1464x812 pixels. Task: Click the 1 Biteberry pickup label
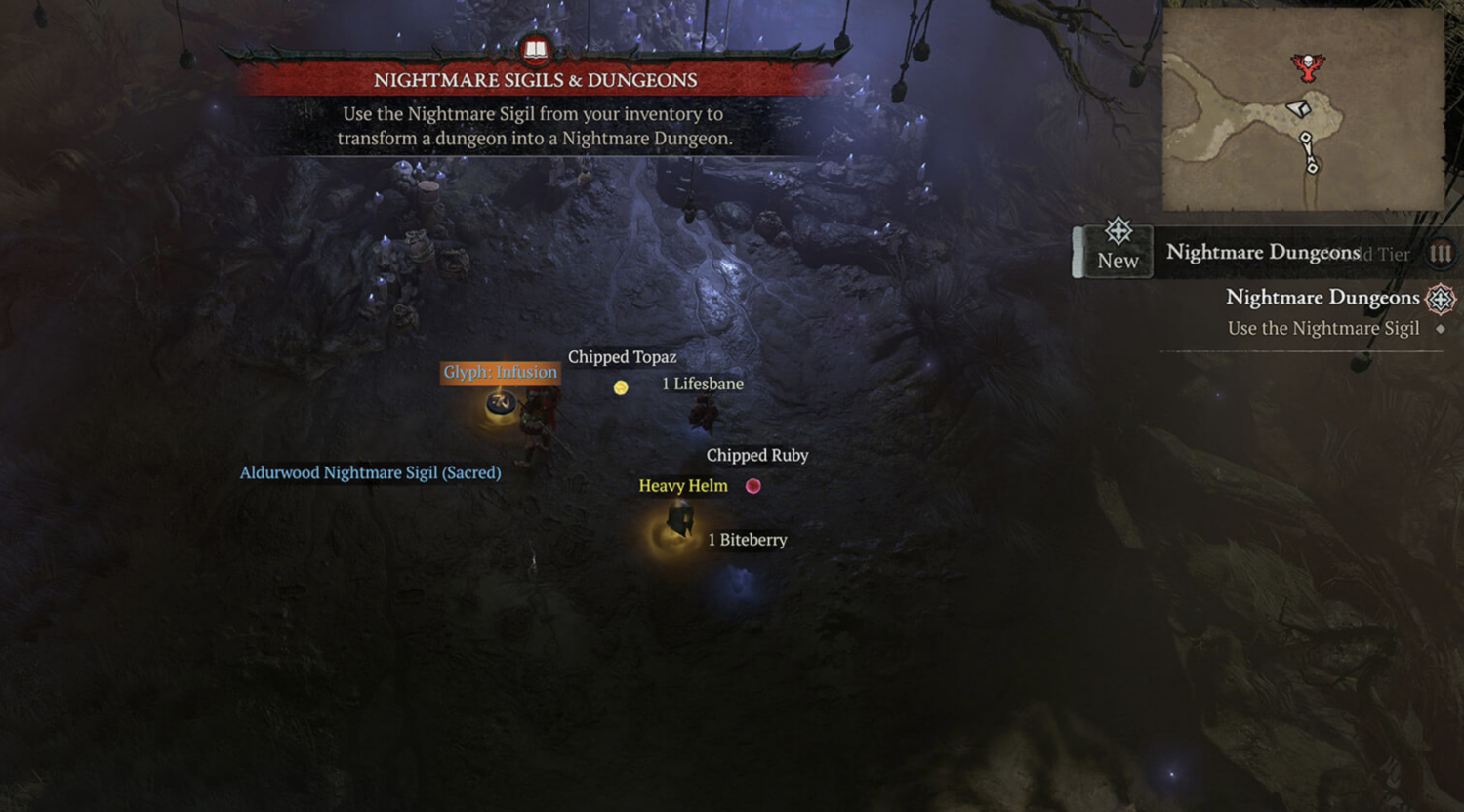tap(748, 540)
